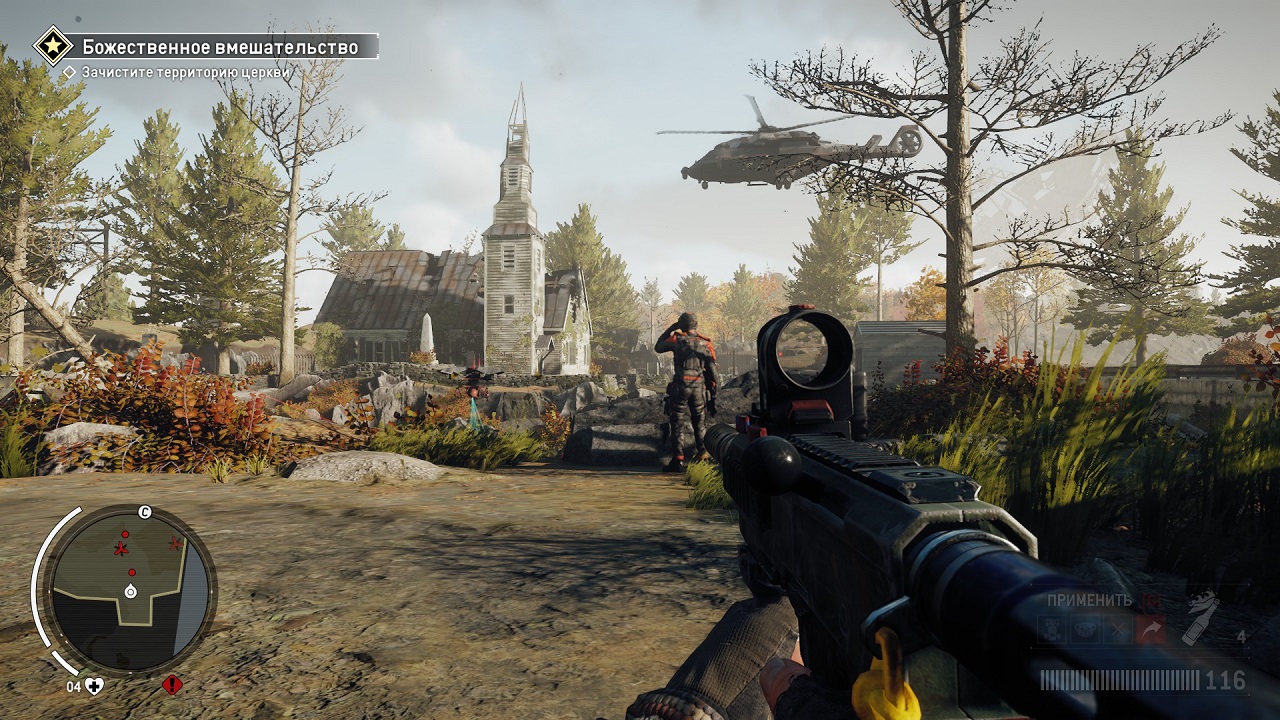Click the circular minimap
This screenshot has height=720, width=1280.
click(x=130, y=589)
